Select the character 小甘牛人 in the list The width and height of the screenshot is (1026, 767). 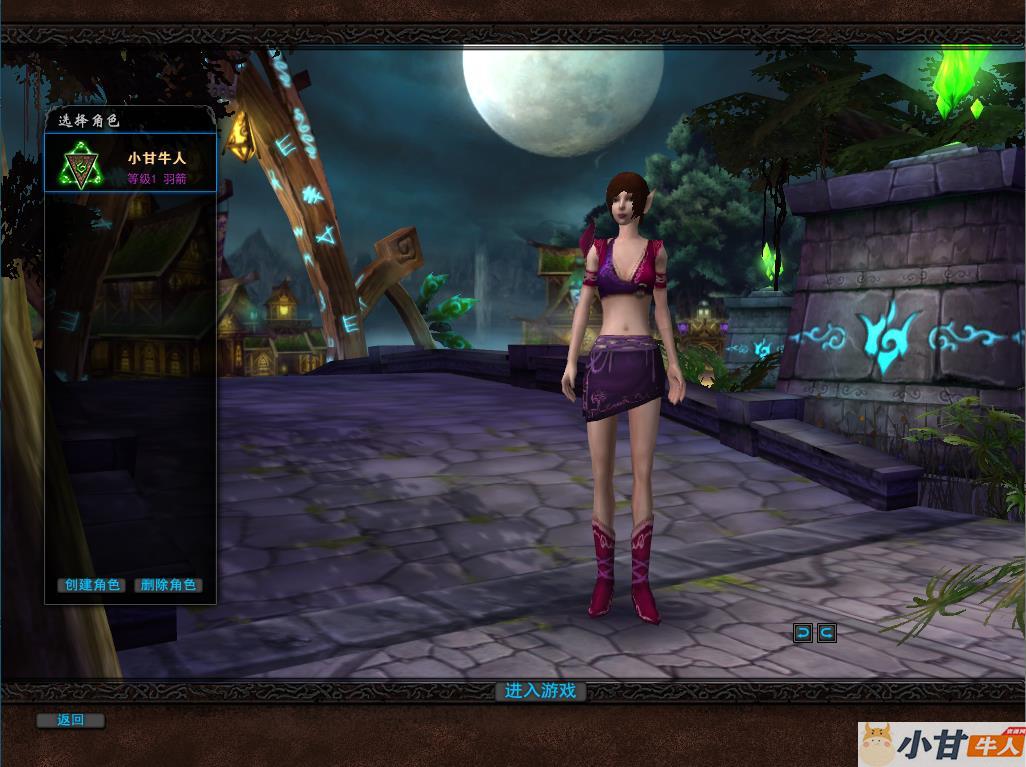[x=130, y=164]
